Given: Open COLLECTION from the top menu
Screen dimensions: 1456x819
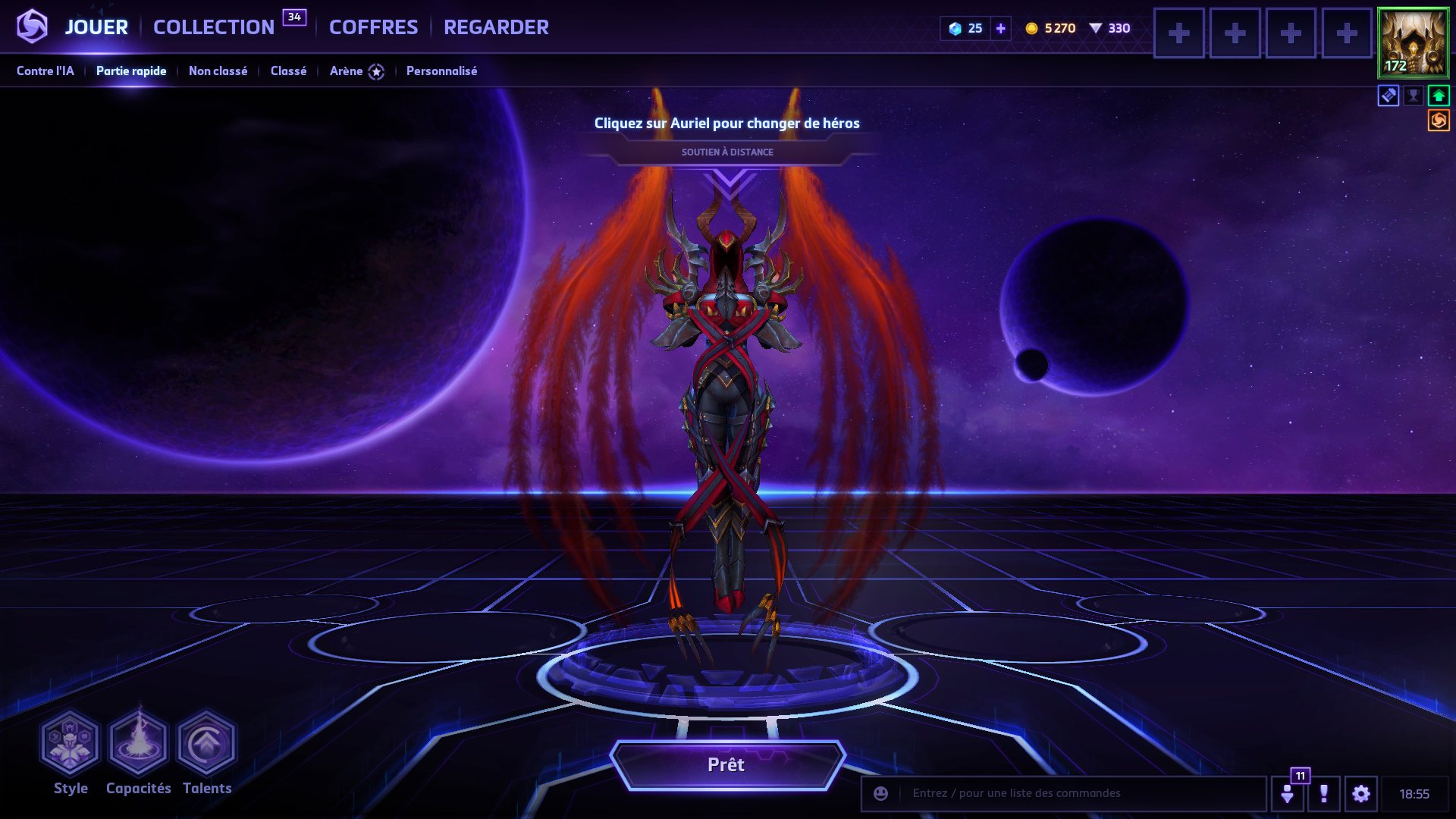Looking at the screenshot, I should tap(213, 25).
